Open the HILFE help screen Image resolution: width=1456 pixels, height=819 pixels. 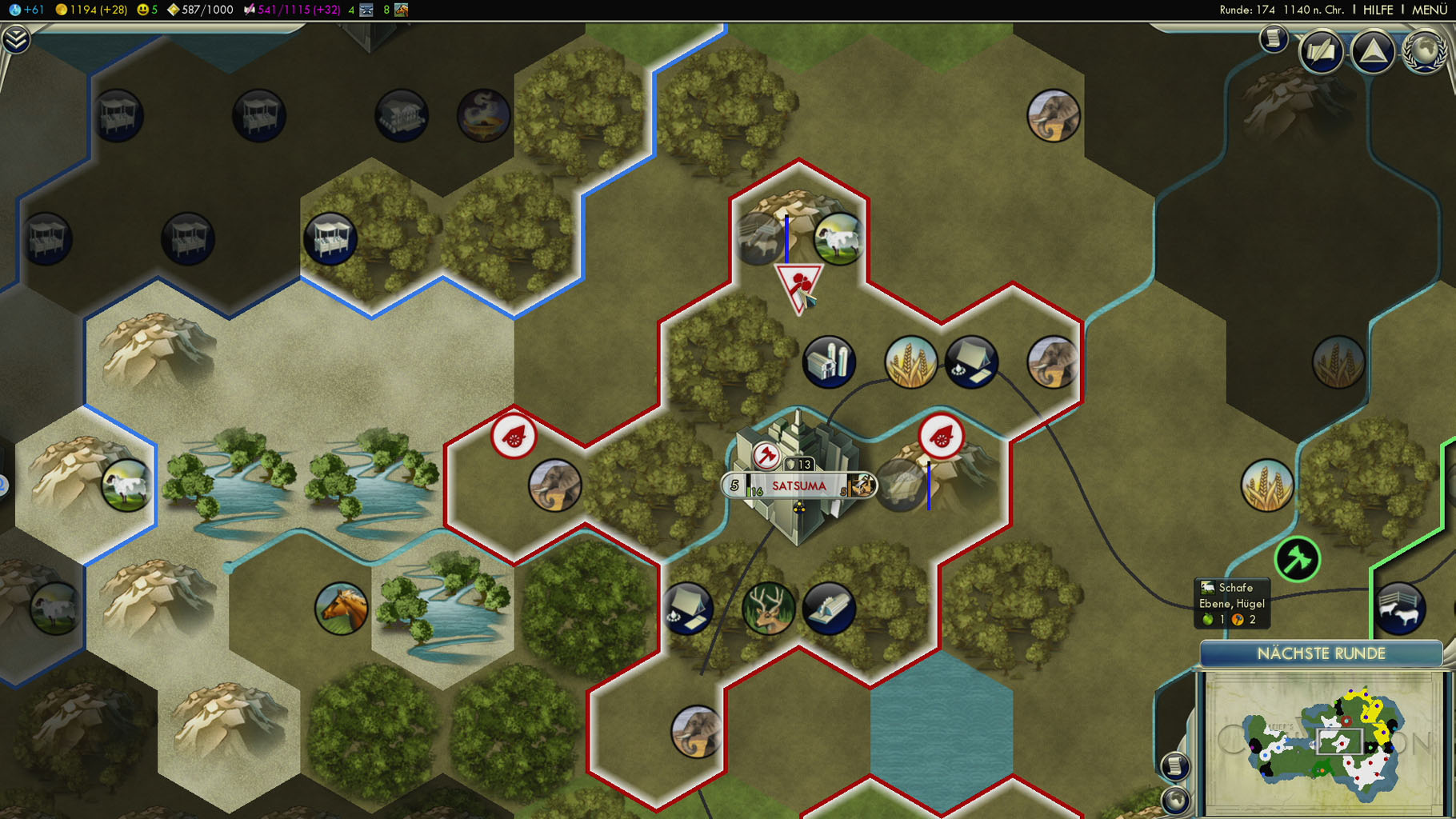1378,10
